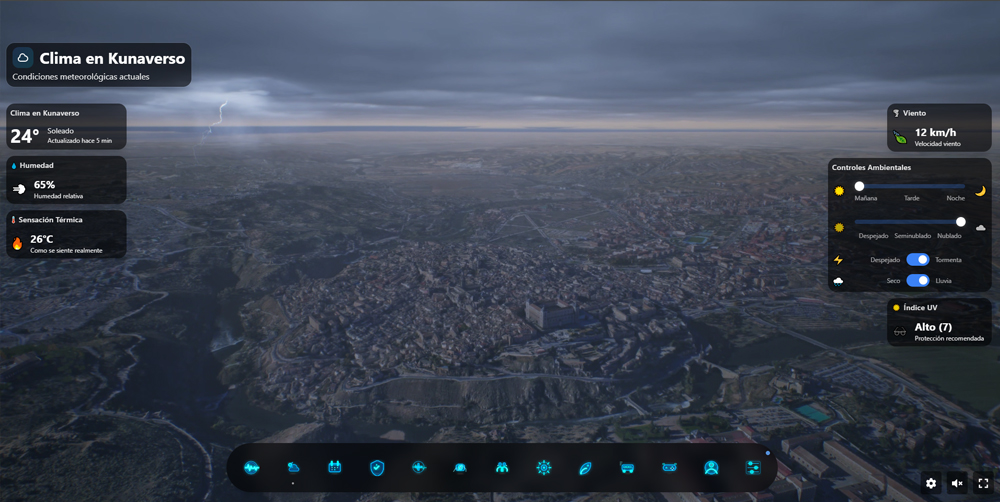
Task: Select the weather cloud icon in the dock
Action: (293, 467)
